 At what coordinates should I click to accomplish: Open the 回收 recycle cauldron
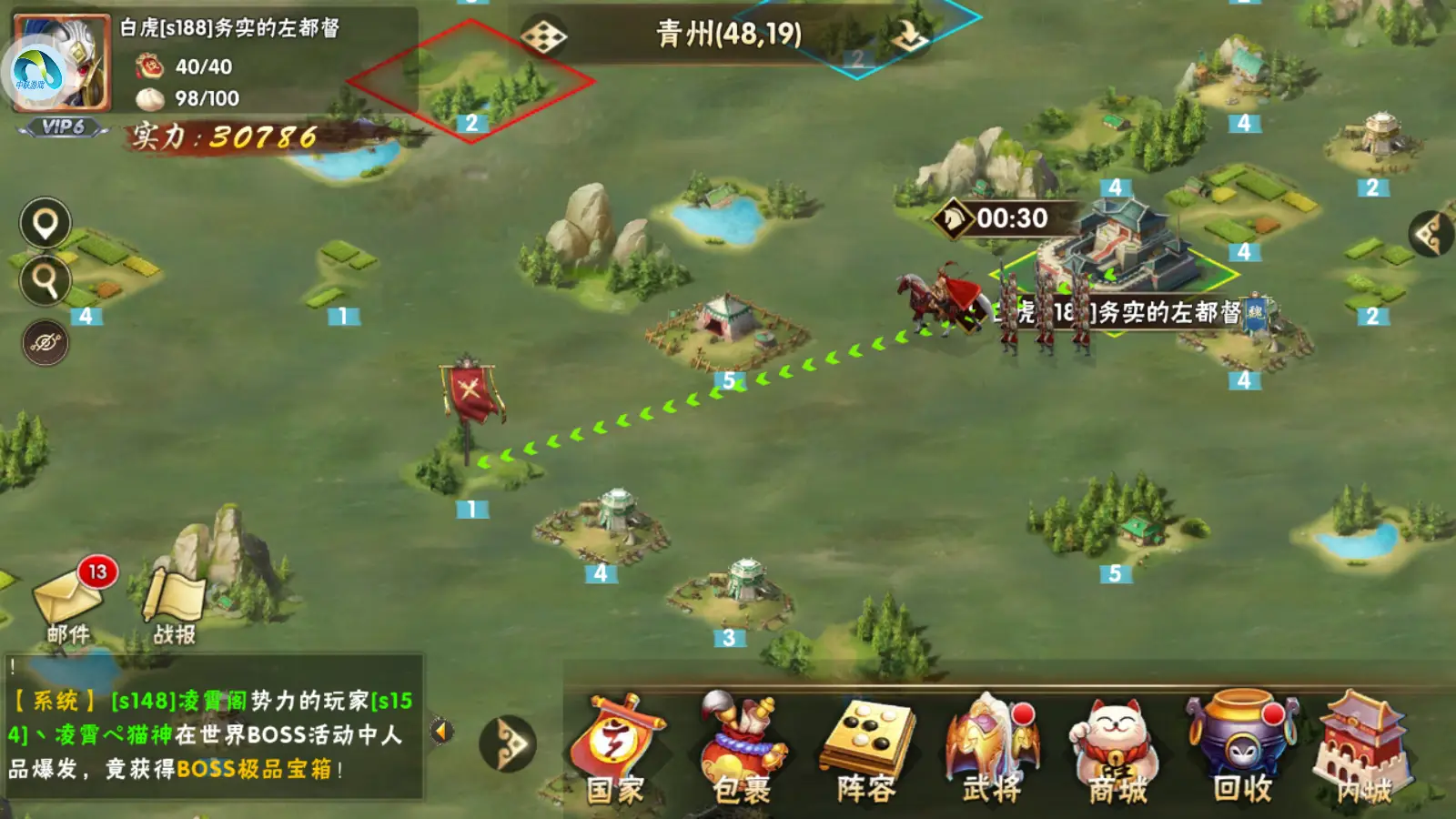tap(1239, 746)
